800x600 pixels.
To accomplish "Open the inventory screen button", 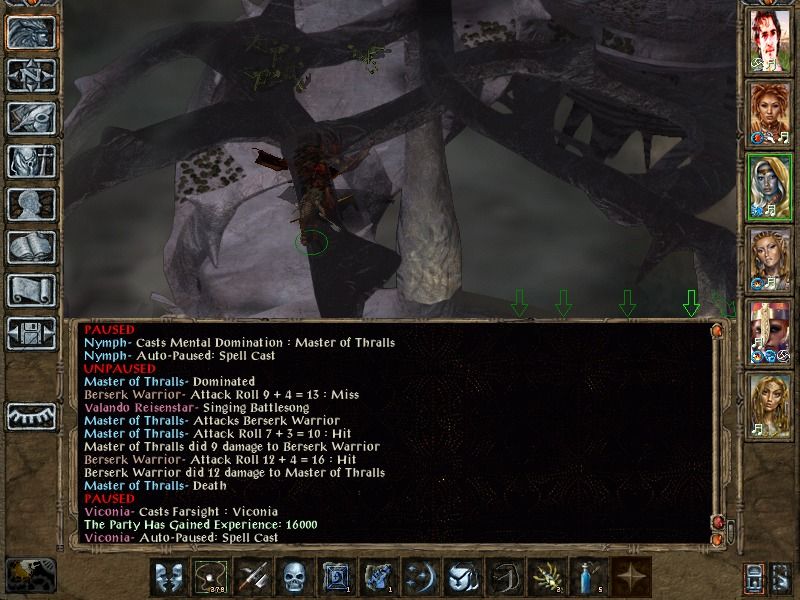I will click(x=31, y=161).
